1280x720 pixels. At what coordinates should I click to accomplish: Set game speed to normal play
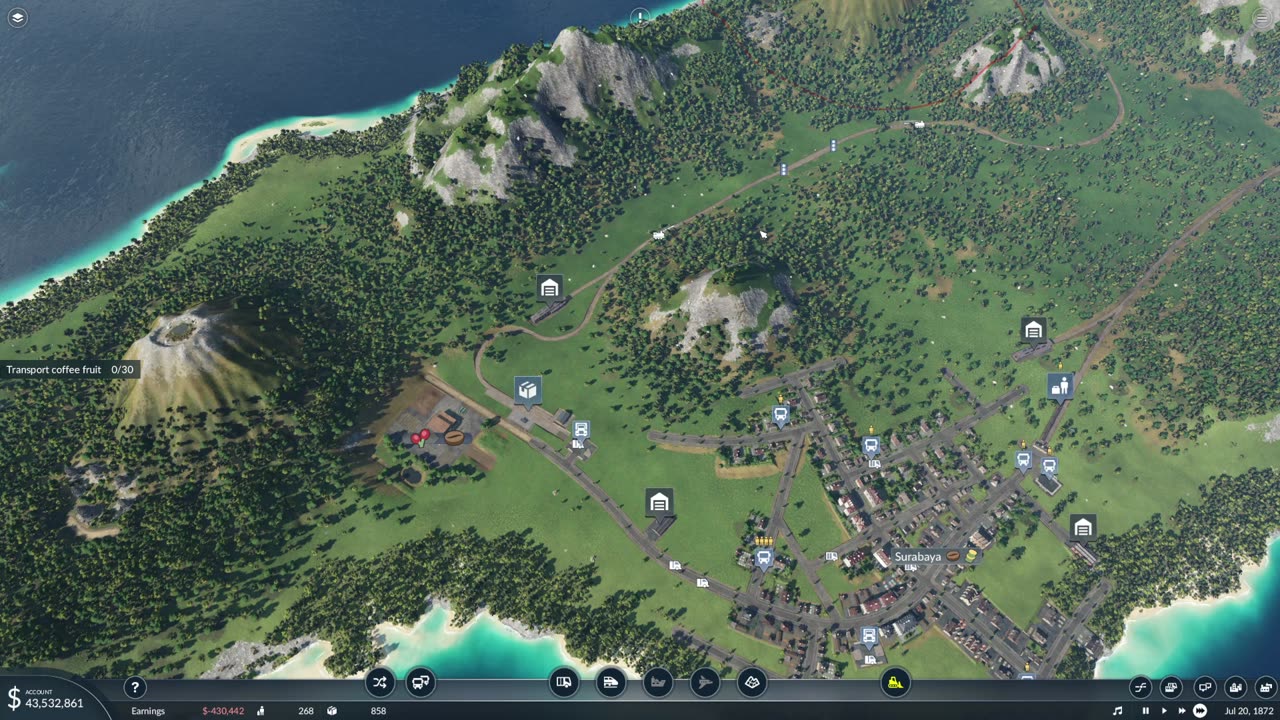1163,711
